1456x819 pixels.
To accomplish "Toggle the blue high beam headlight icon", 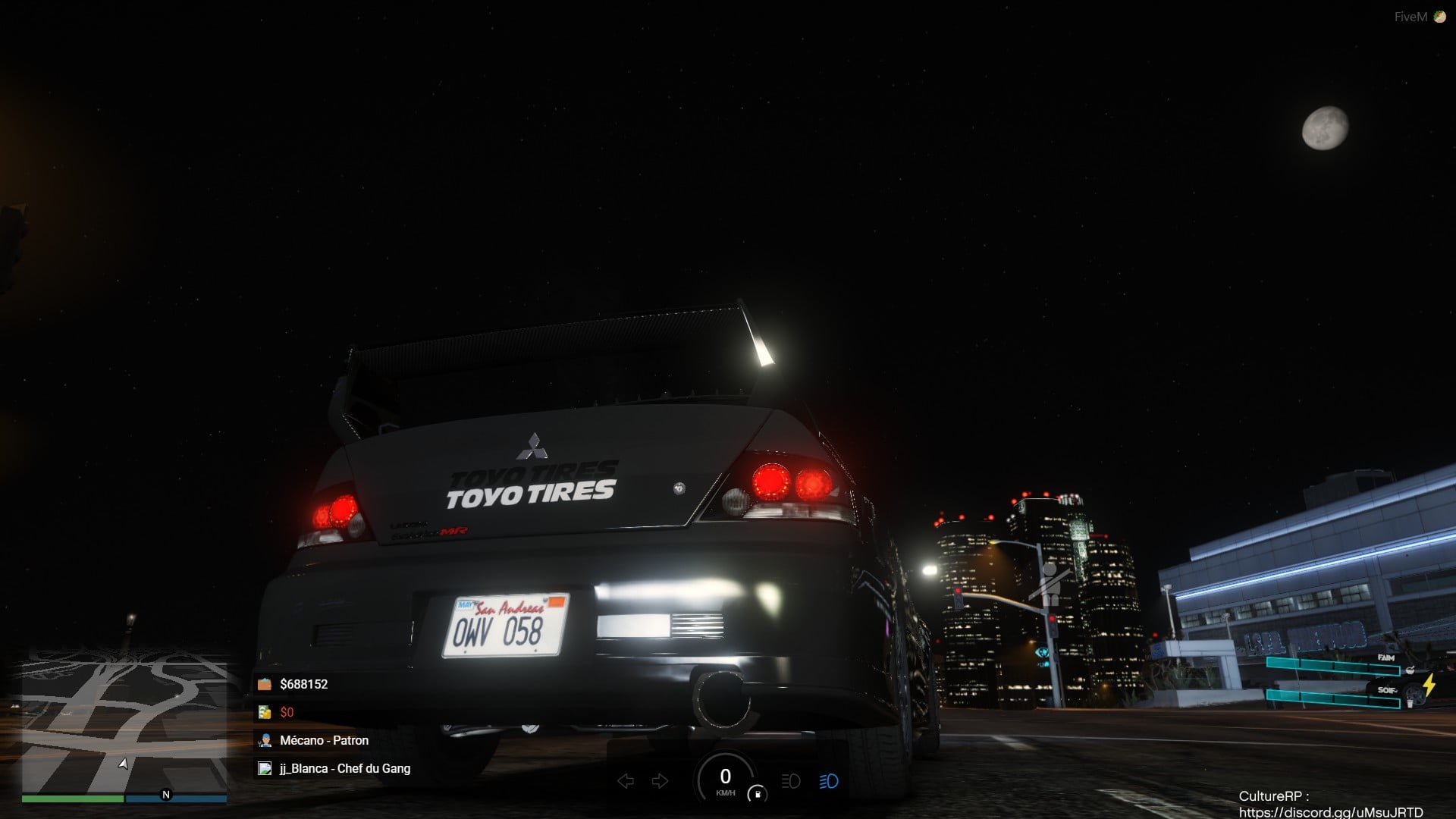I will (828, 781).
